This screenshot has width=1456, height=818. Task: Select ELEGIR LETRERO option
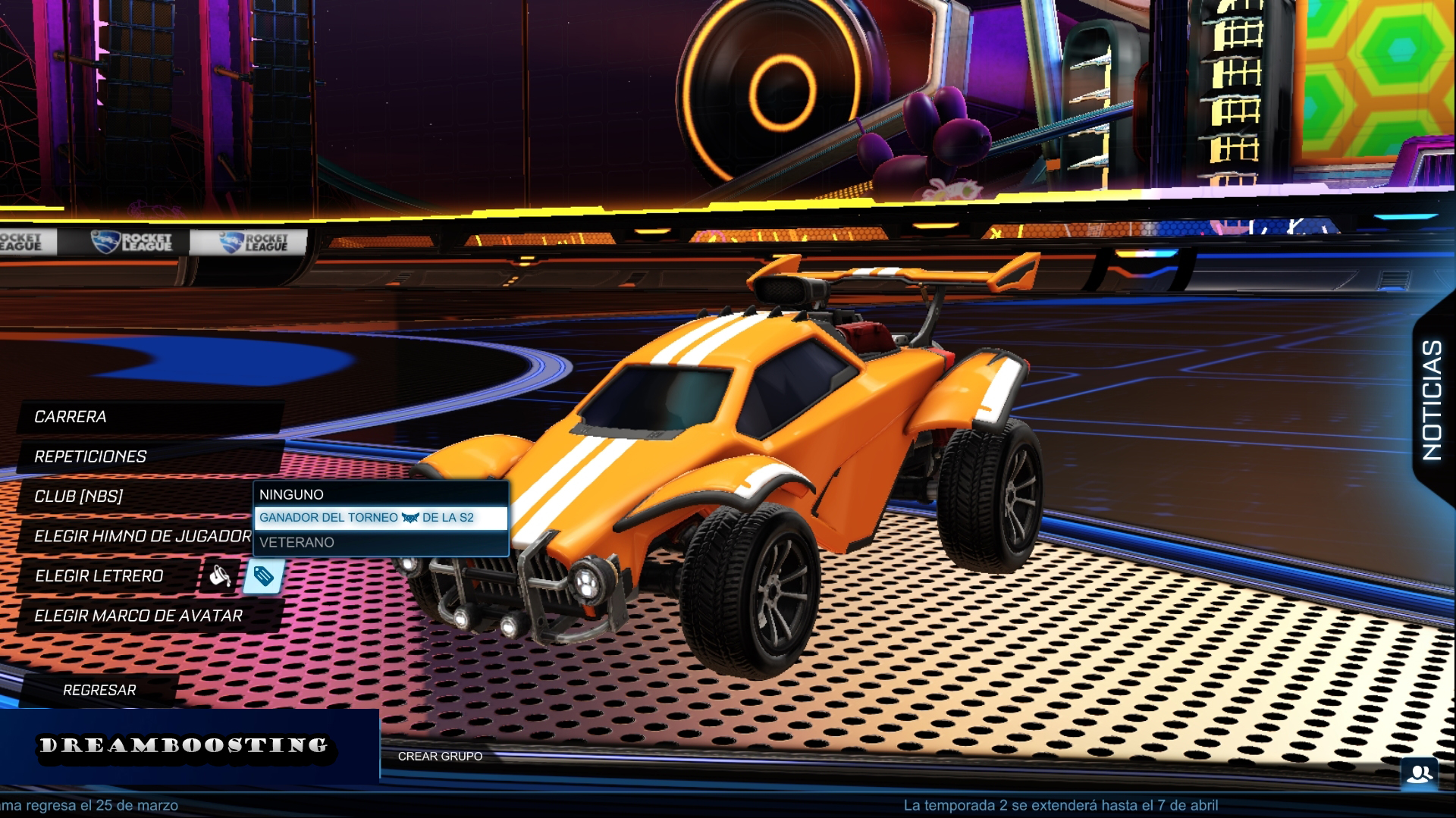click(99, 577)
